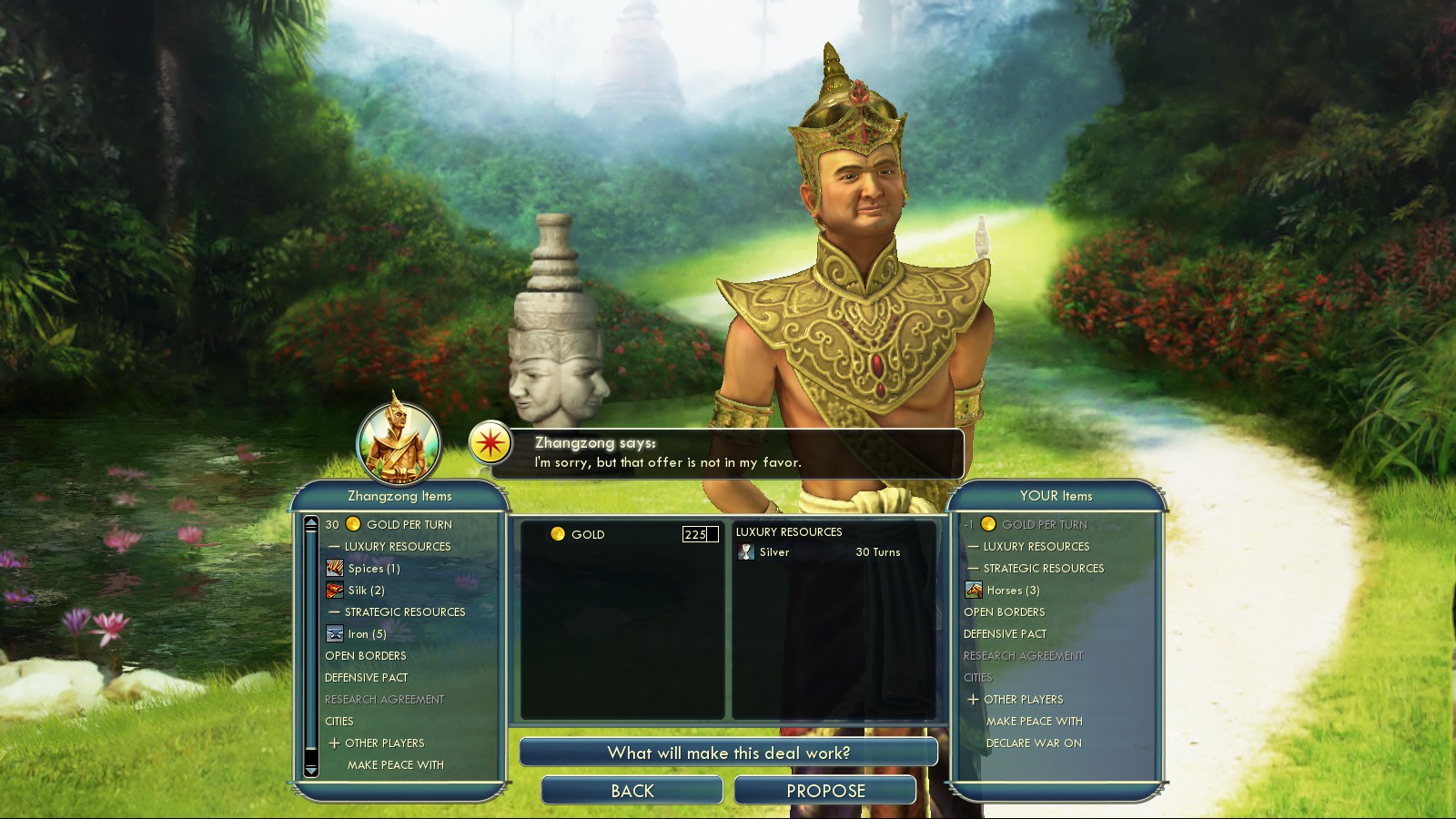Edit the gold amount field
This screenshot has height=819, width=1456.
click(x=699, y=534)
